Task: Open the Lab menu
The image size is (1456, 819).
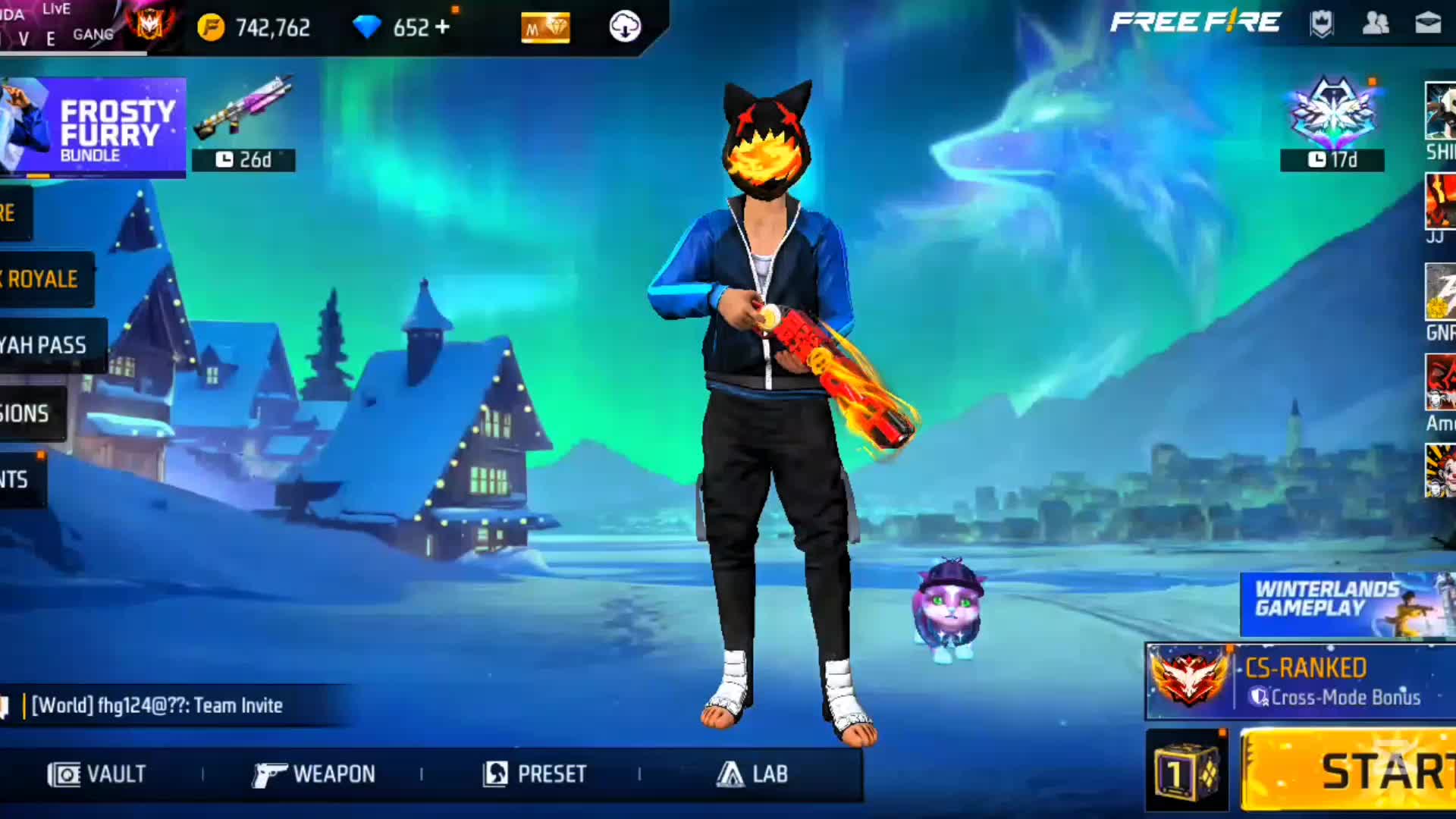Action: 752,773
